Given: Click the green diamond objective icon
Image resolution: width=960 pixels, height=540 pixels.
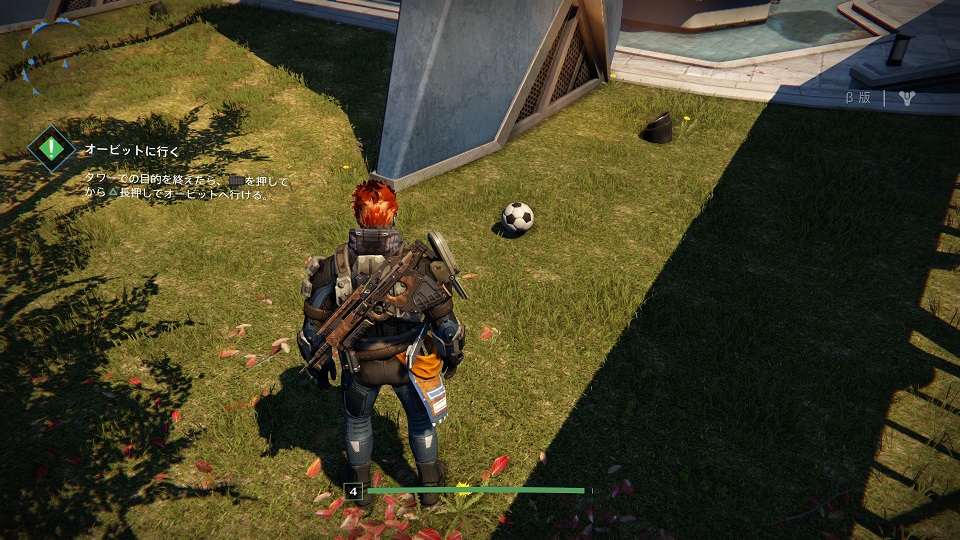Looking at the screenshot, I should pos(51,149).
